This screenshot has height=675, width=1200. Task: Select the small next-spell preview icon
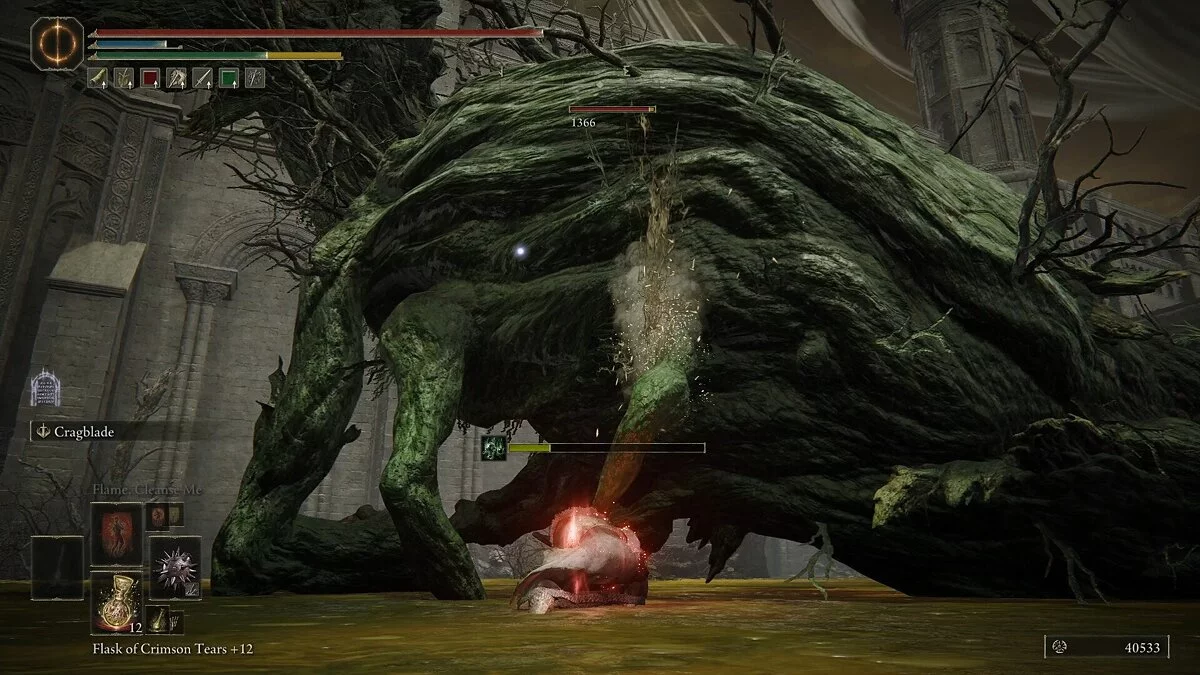pos(158,516)
